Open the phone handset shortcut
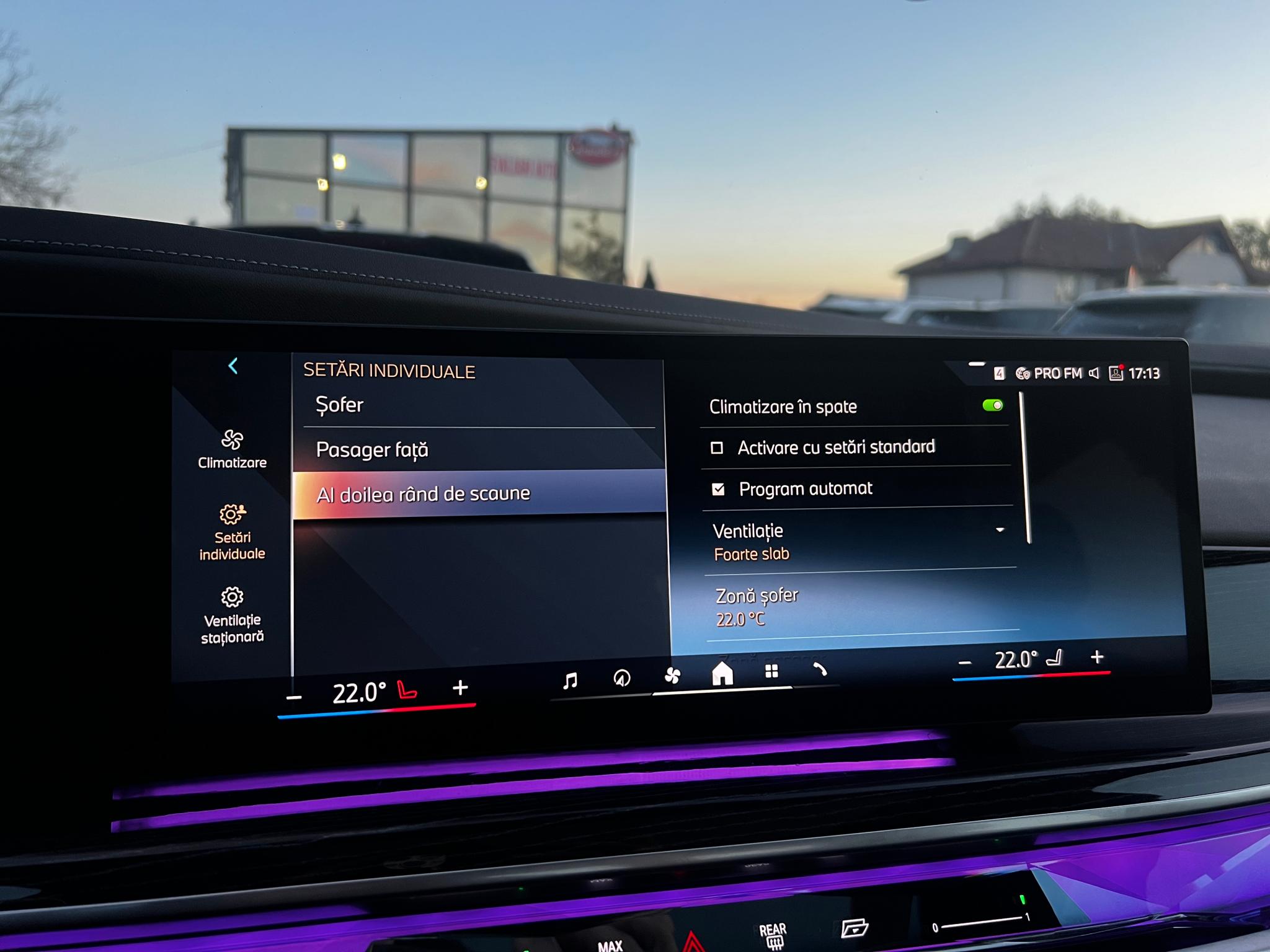 pyautogui.click(x=820, y=669)
